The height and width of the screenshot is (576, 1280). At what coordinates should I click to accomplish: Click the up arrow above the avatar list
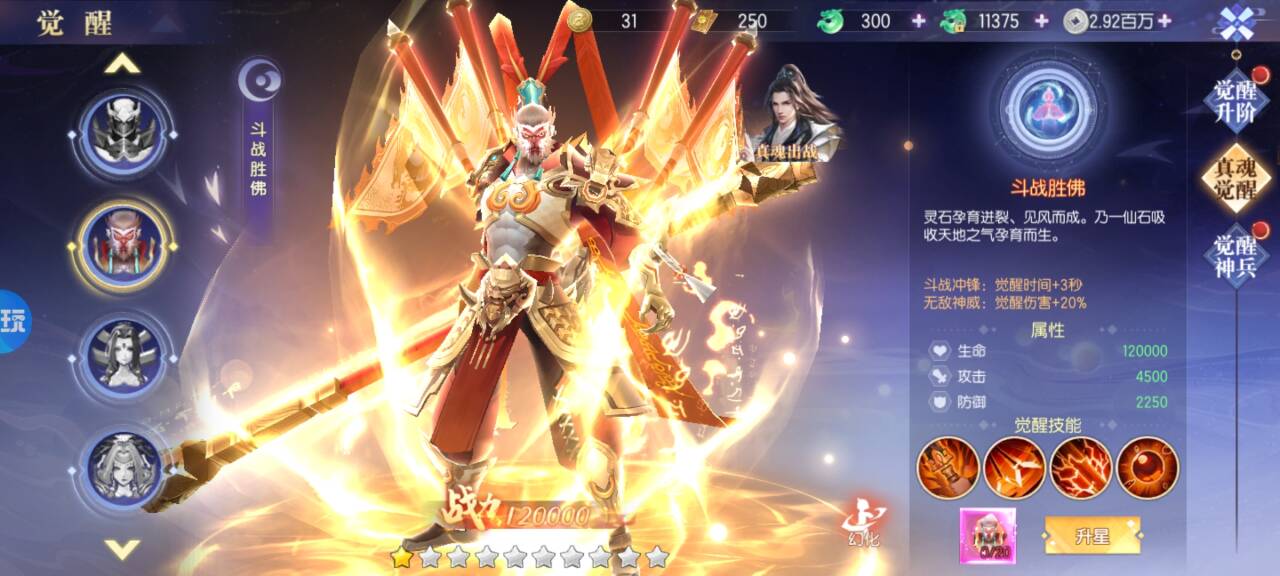pos(122,65)
